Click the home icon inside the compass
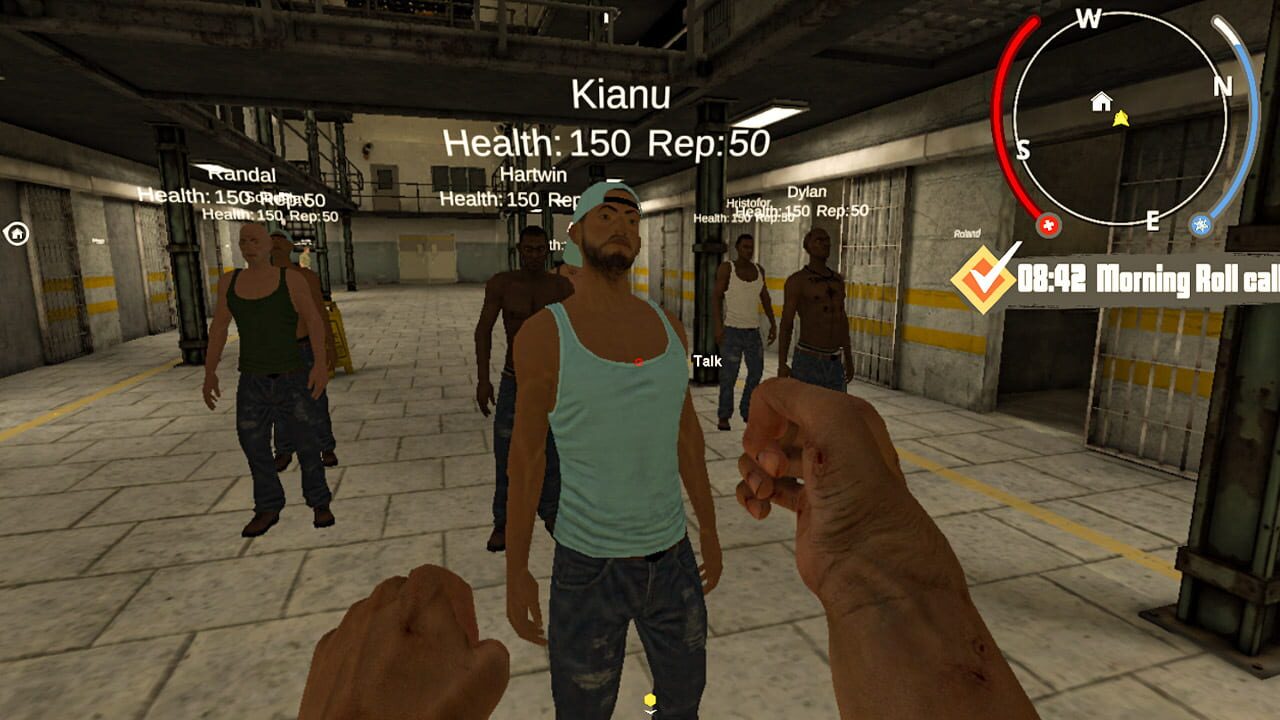1280x720 pixels. coord(1101,100)
